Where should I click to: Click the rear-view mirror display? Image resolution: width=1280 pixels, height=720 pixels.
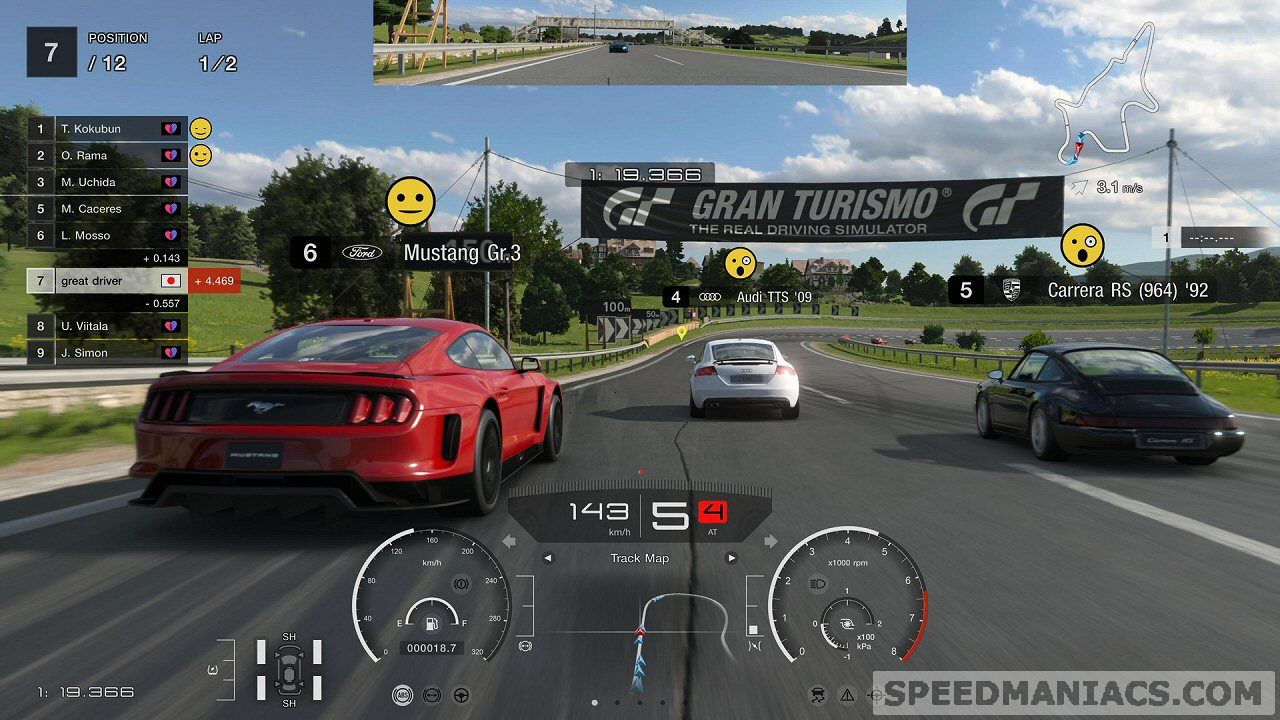pos(640,42)
